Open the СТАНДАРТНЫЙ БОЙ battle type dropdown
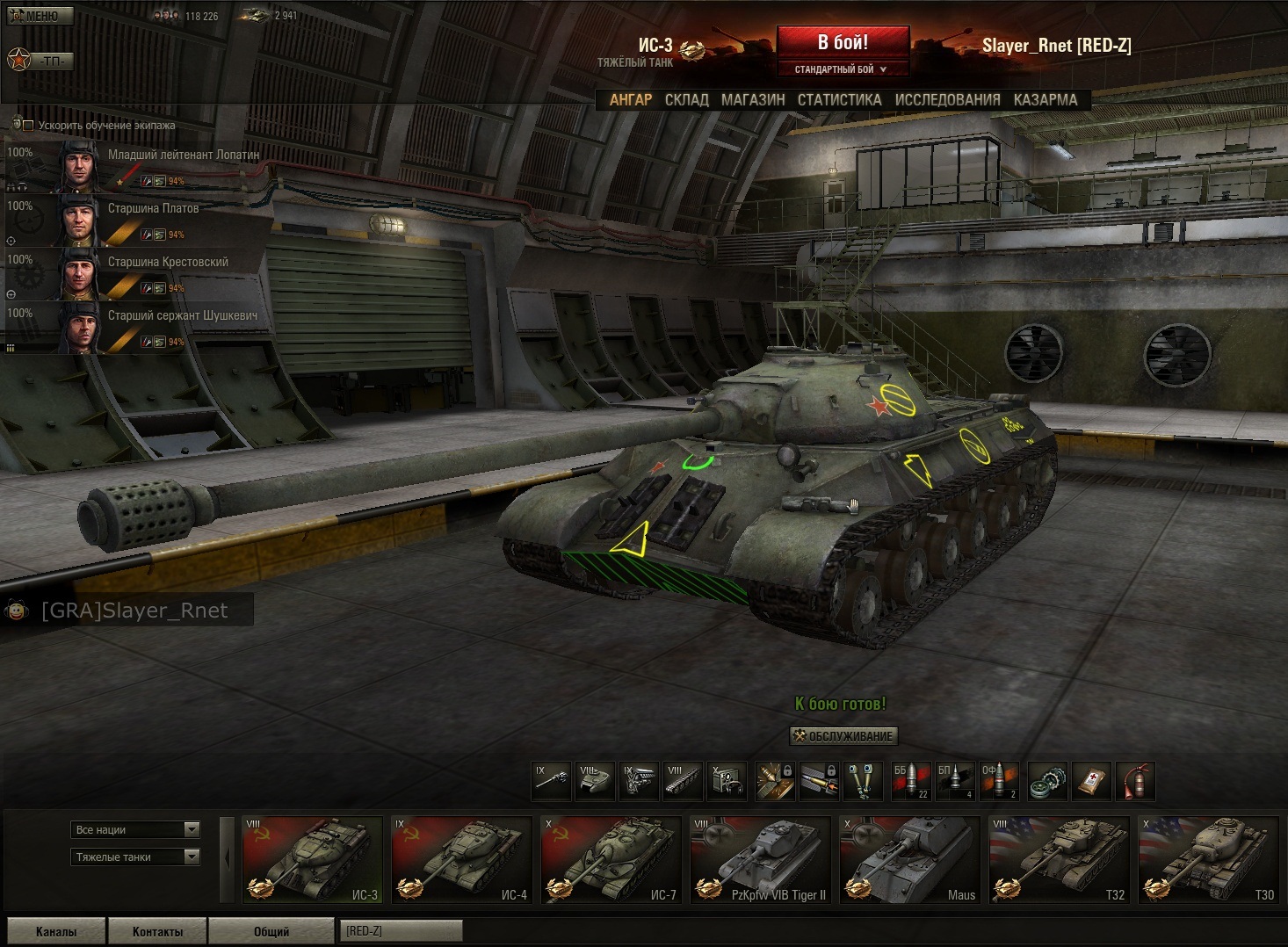Image resolution: width=1288 pixels, height=947 pixels. click(x=842, y=69)
